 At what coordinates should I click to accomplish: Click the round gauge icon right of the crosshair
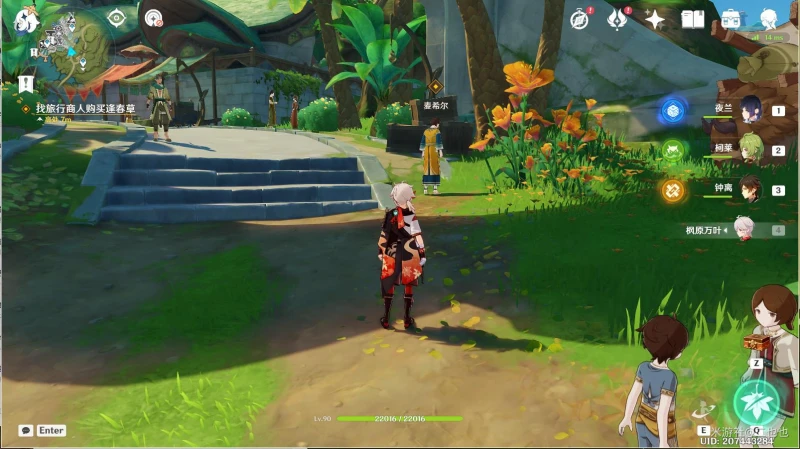tap(153, 17)
